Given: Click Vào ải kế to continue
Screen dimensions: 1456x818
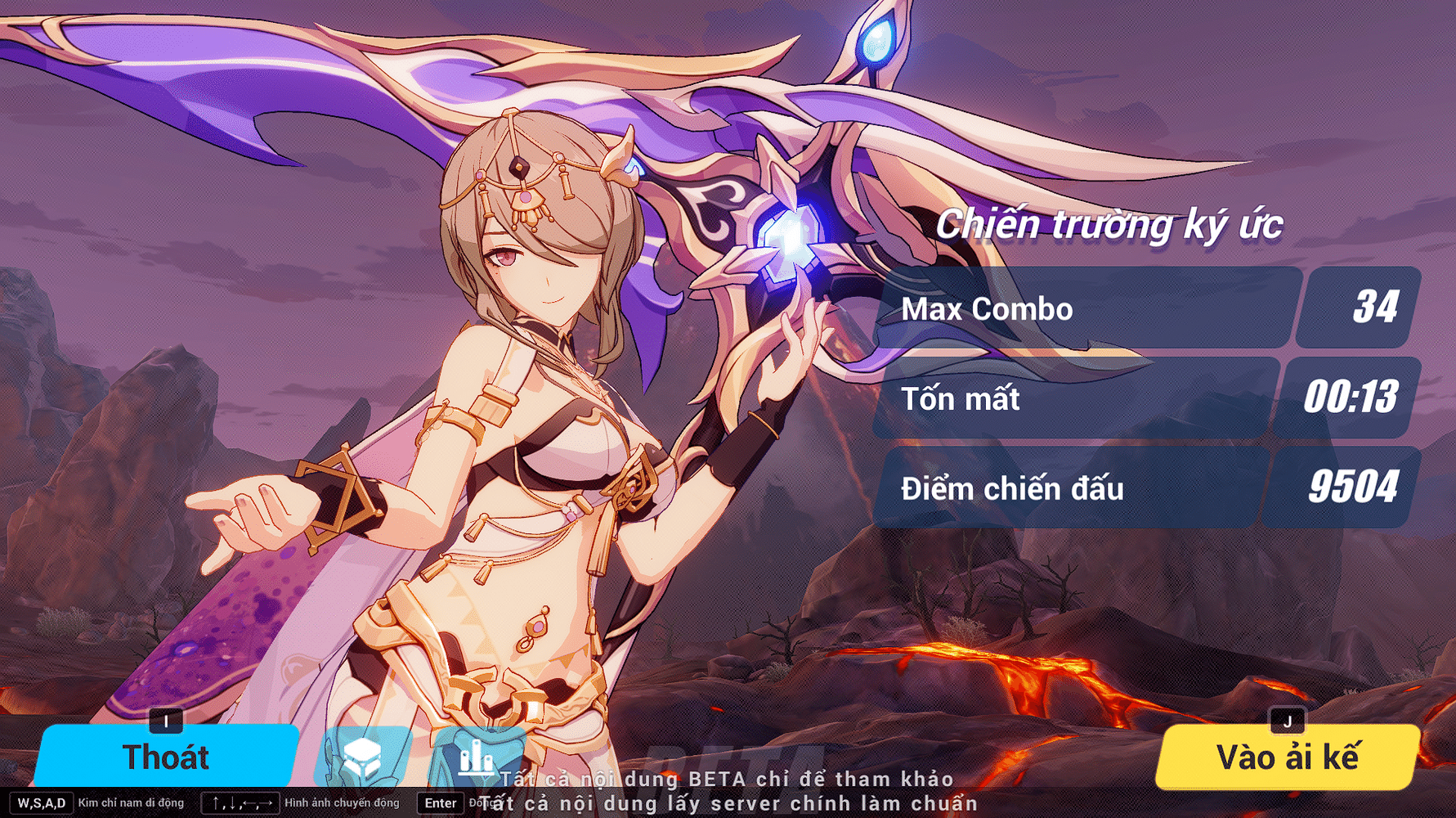Looking at the screenshot, I should click(x=1286, y=757).
